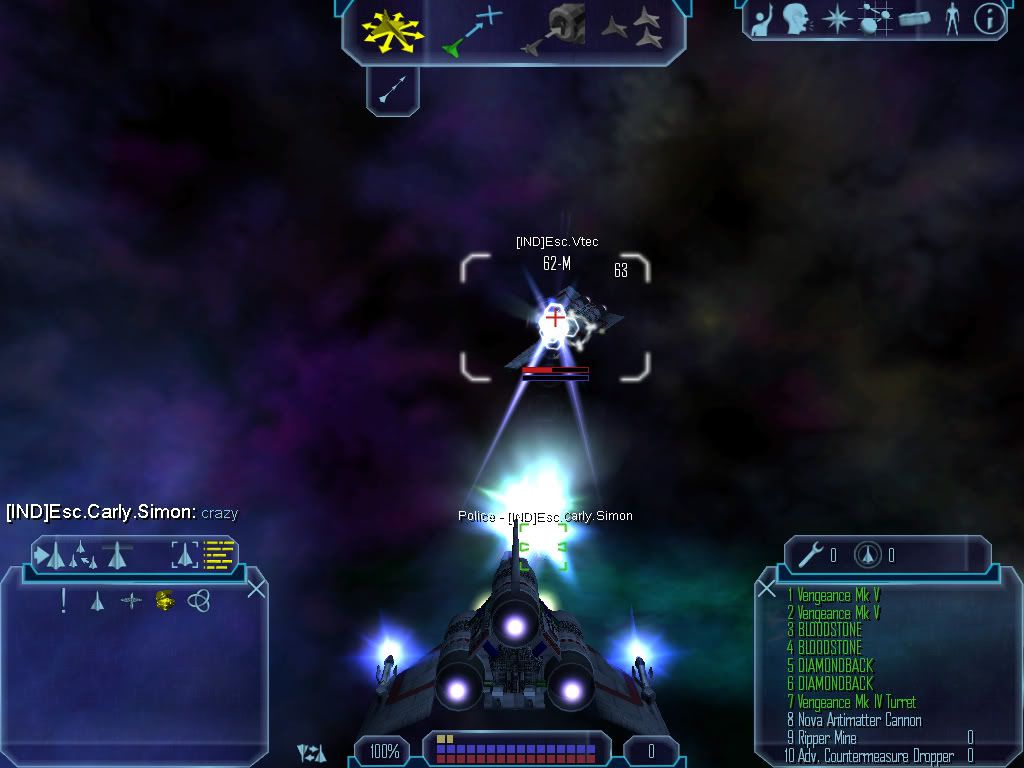The image size is (1024, 768).
Task: Activate the Go To maneuver icon
Action: (x=472, y=30)
